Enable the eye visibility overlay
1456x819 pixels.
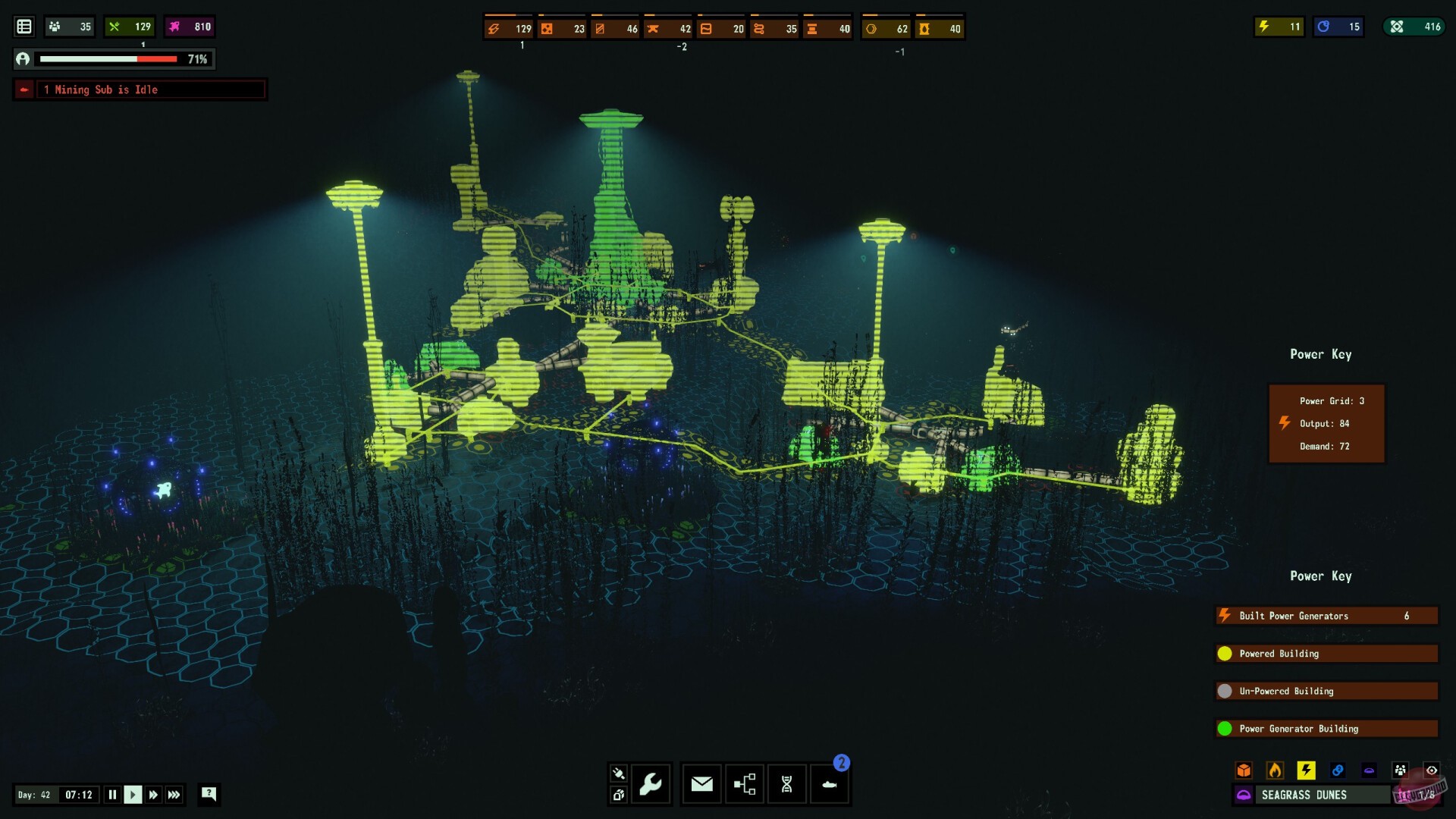pyautogui.click(x=1432, y=770)
